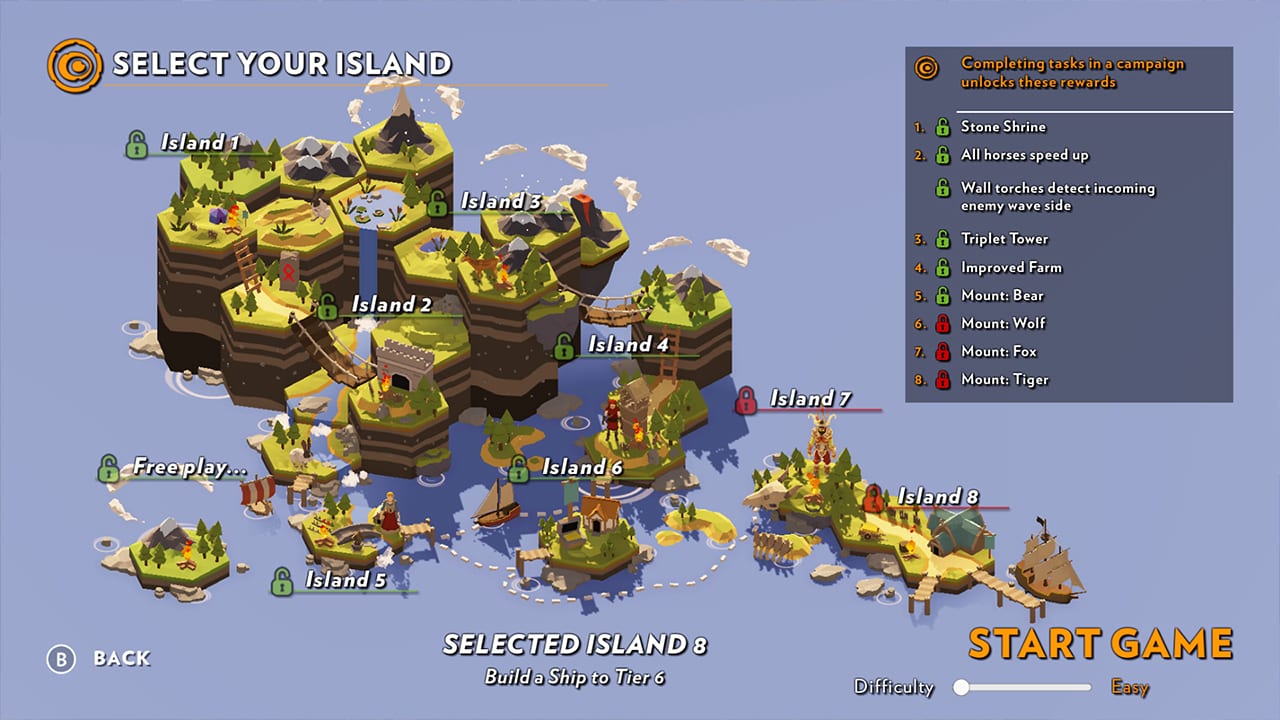The width and height of the screenshot is (1280, 720).
Task: Pick Island 3 from the map
Action: [x=500, y=202]
